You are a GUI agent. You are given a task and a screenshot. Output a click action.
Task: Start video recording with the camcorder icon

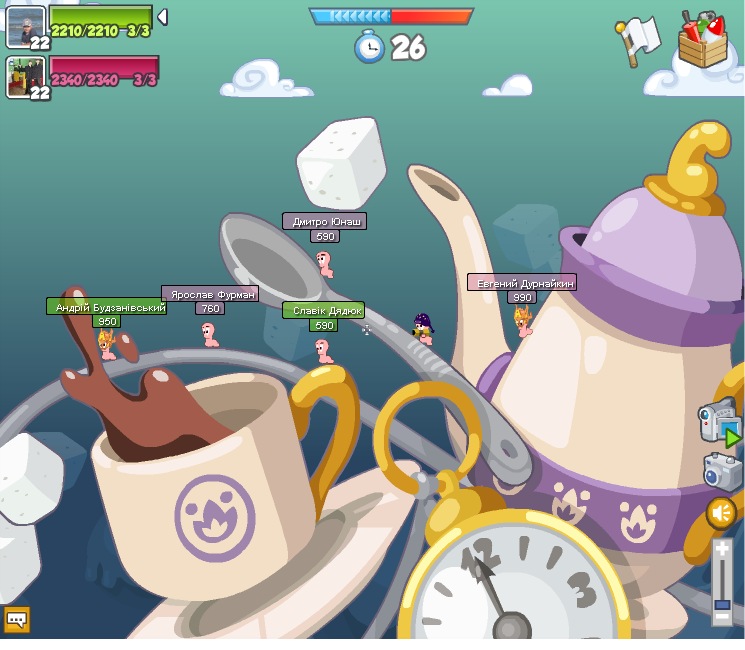pyautogui.click(x=719, y=422)
